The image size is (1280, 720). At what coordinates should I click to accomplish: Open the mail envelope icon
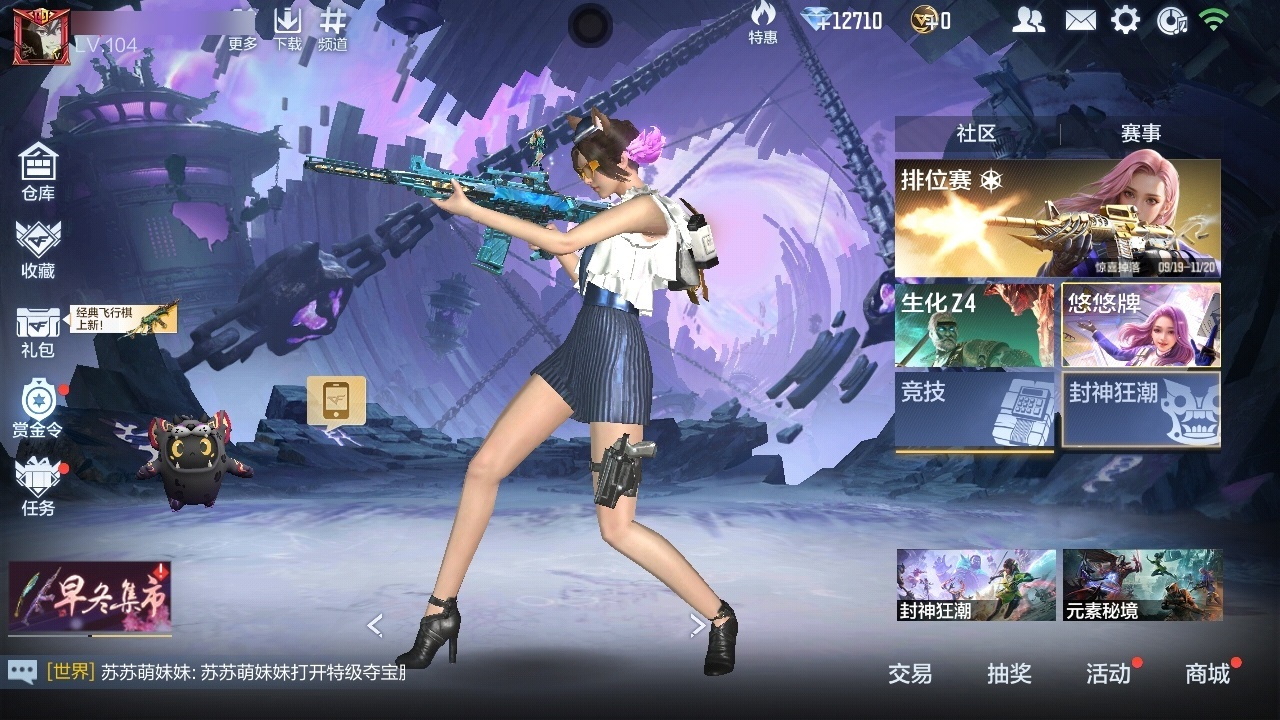(1080, 20)
